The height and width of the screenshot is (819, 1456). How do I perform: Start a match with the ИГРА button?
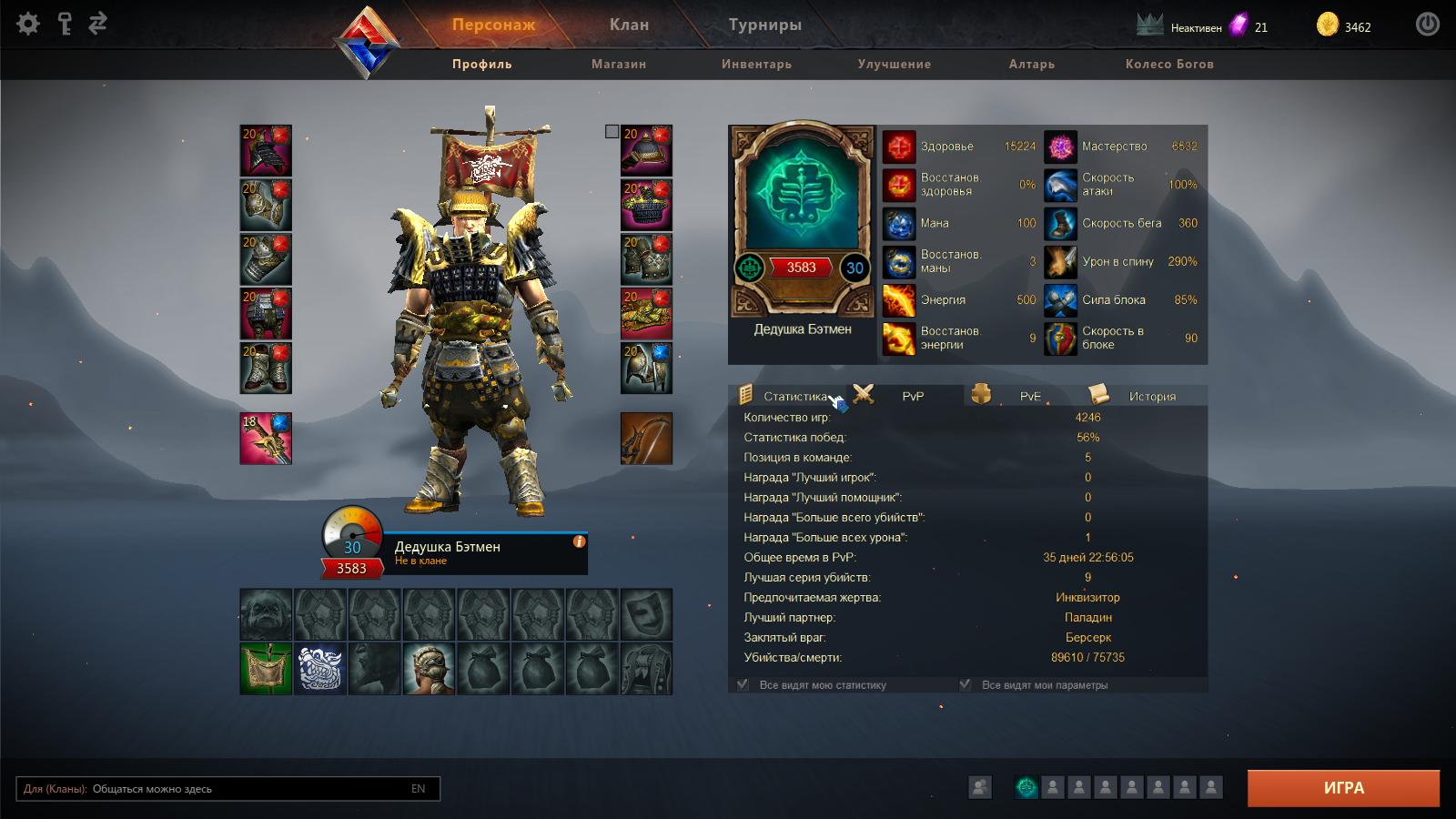click(1343, 788)
